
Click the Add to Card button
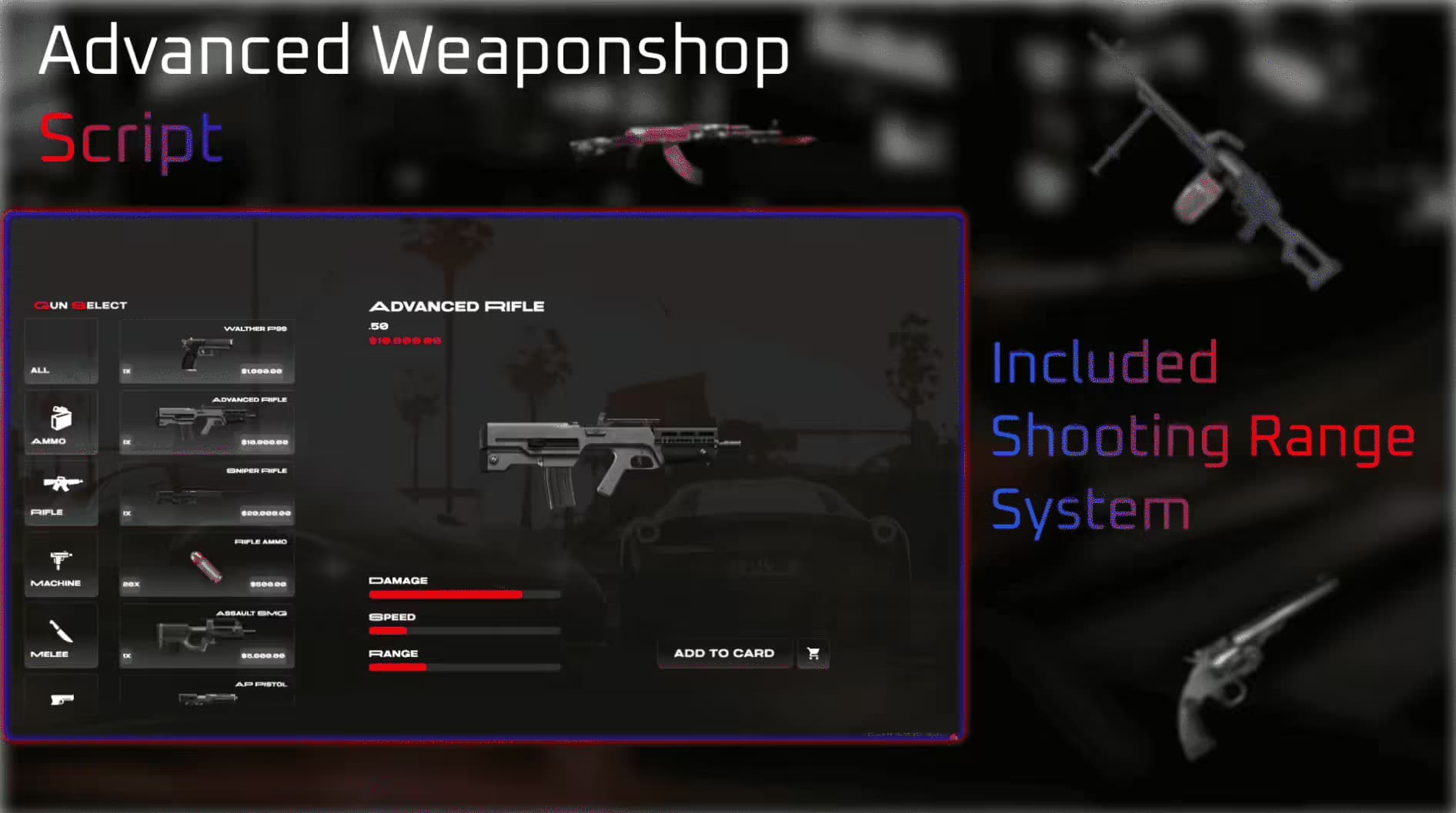(723, 653)
